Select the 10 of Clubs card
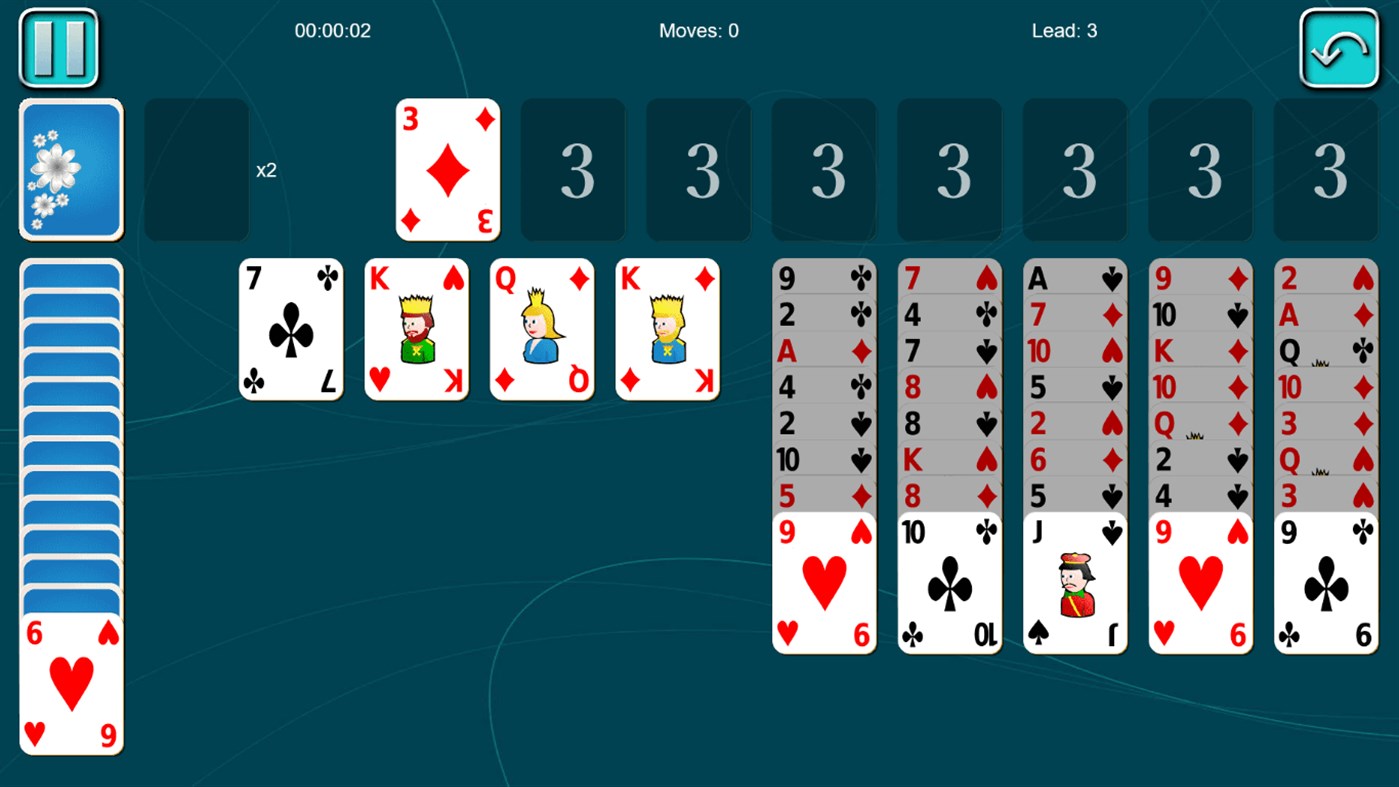Screen dimensions: 1399x787 [948, 580]
